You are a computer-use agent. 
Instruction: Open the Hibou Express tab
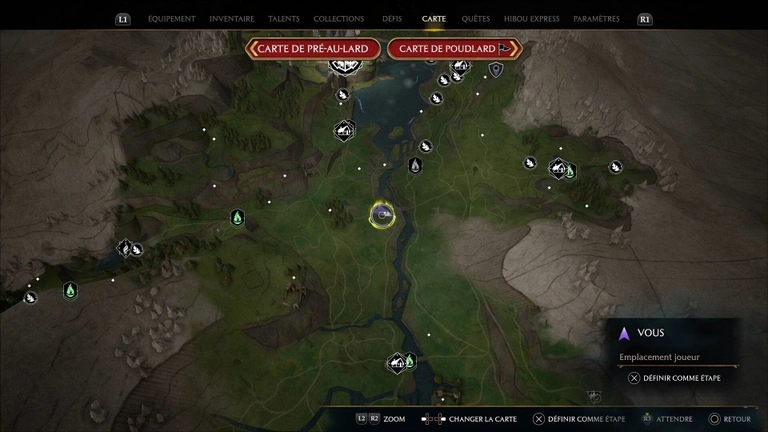click(x=532, y=19)
